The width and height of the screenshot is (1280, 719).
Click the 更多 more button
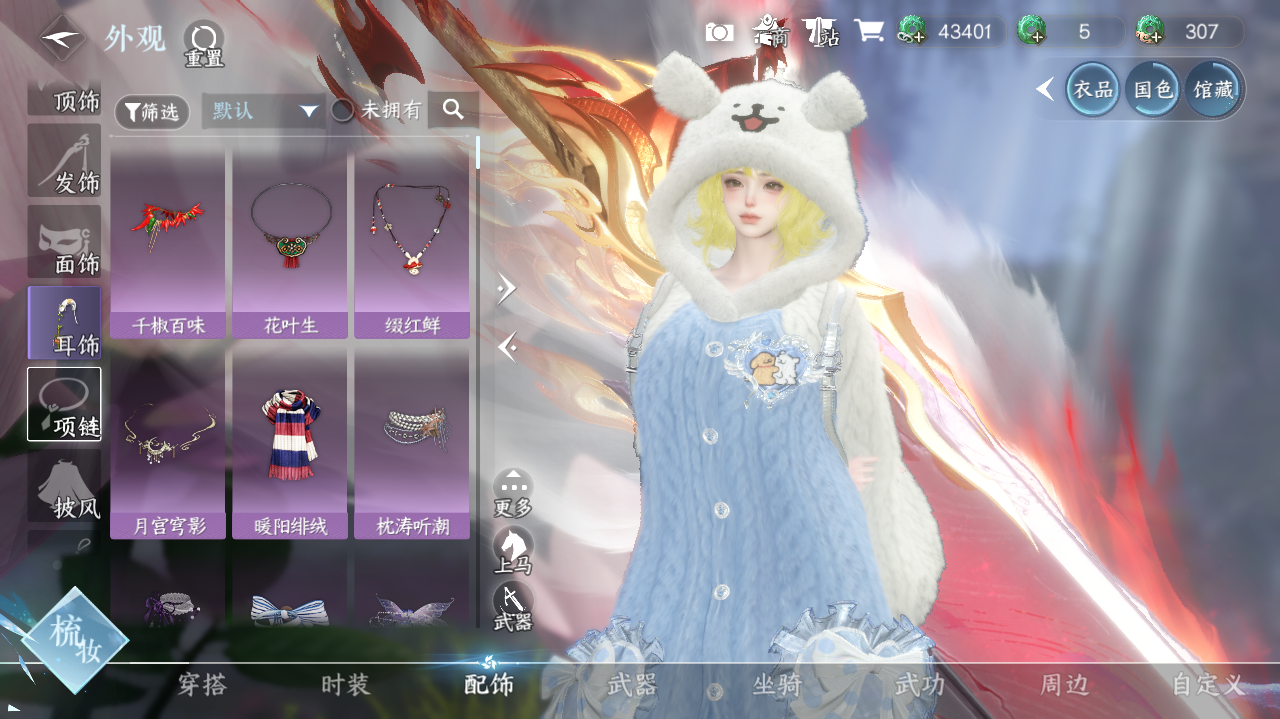click(x=513, y=493)
